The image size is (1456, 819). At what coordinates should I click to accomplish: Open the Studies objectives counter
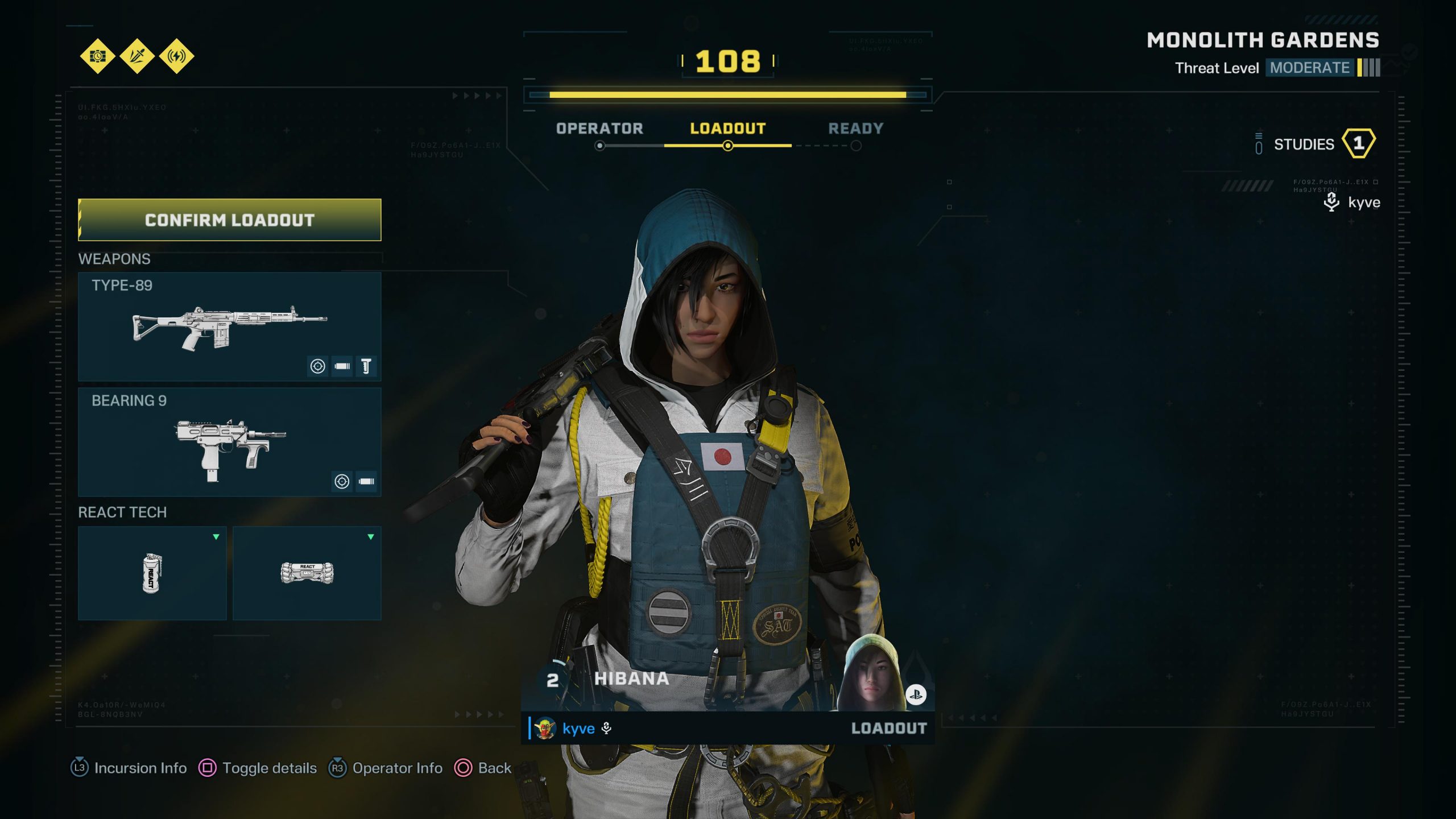1315,144
